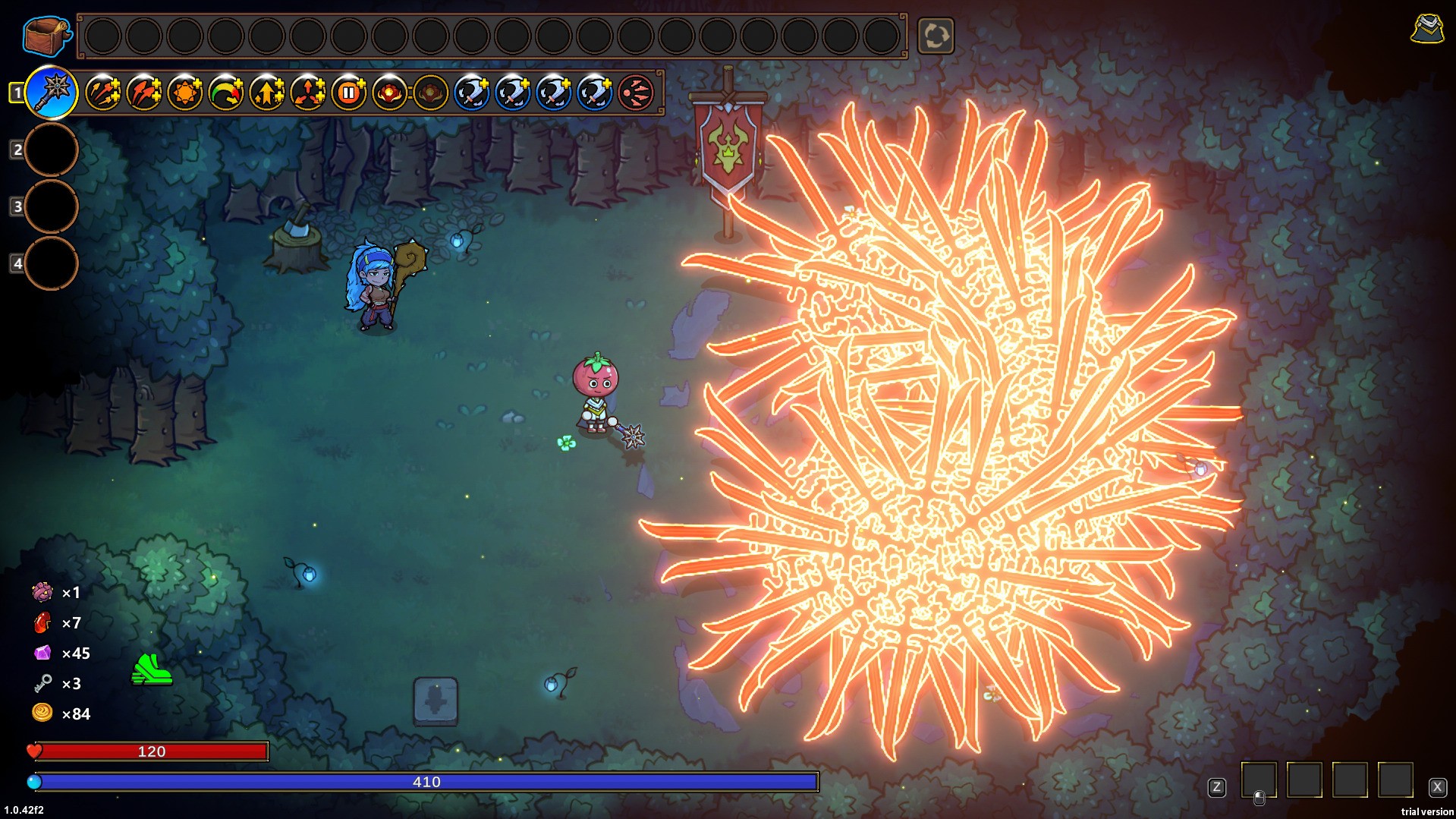Choose the three-way split arrows spell

(308, 93)
